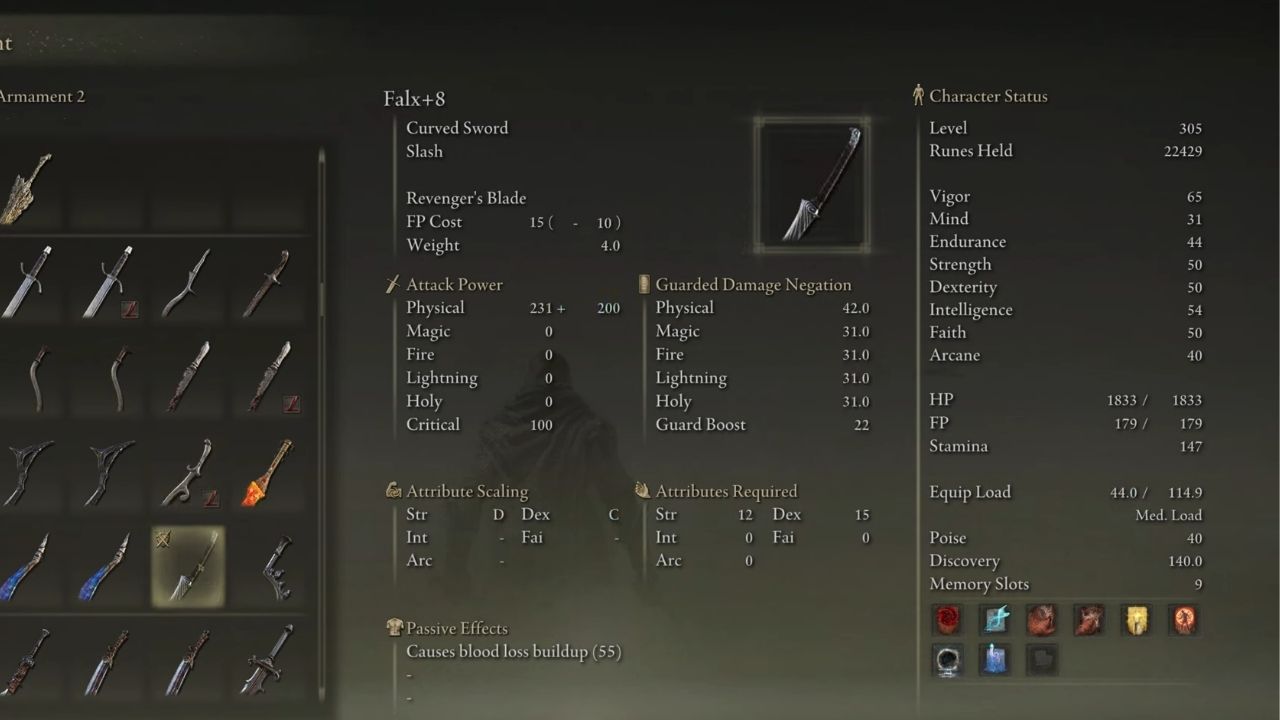Viewport: 1280px width, 720px height.
Task: Click the Falx weapon preview image
Action: pos(812,184)
